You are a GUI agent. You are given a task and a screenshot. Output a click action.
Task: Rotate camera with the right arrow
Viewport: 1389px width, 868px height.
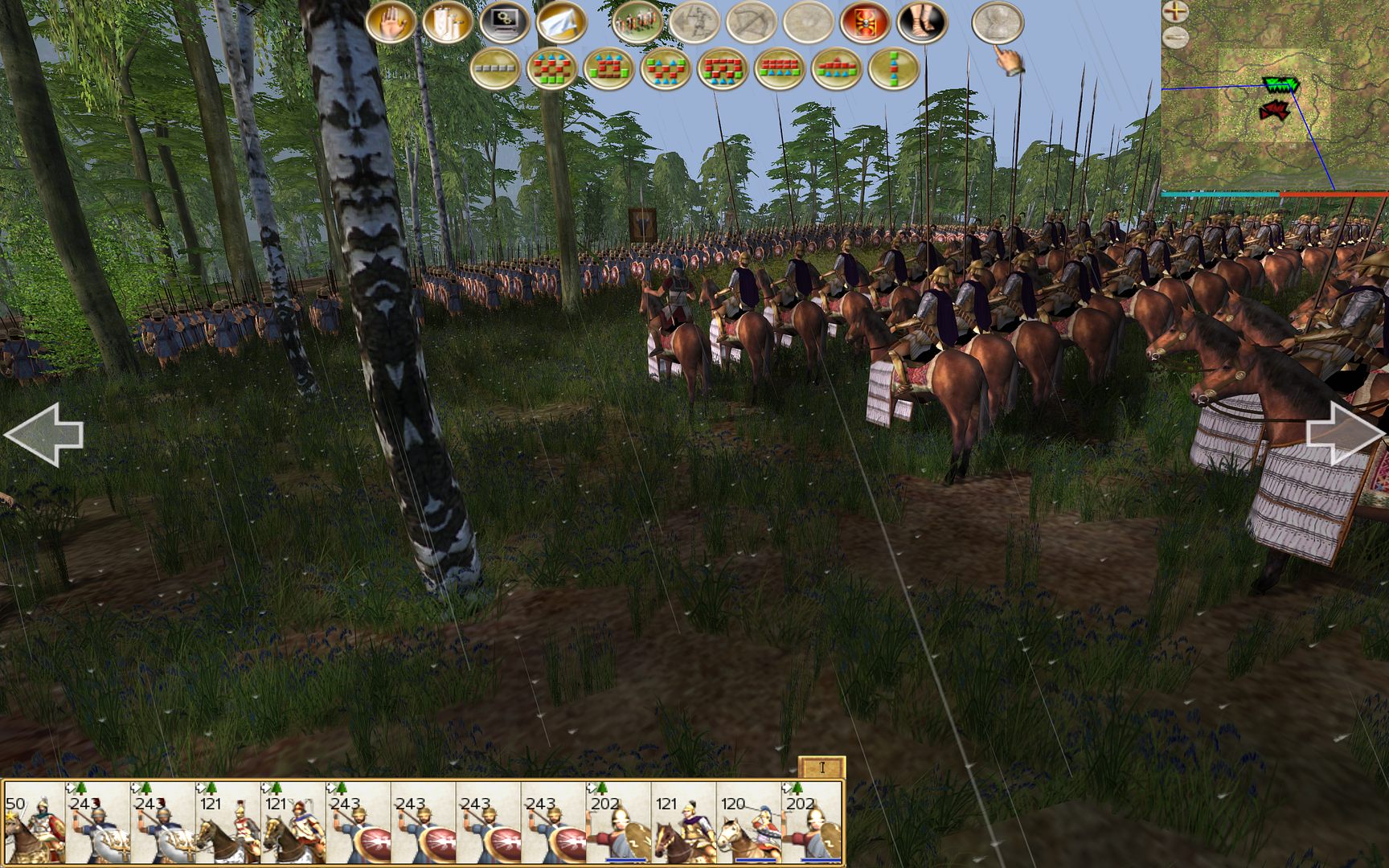point(1344,434)
